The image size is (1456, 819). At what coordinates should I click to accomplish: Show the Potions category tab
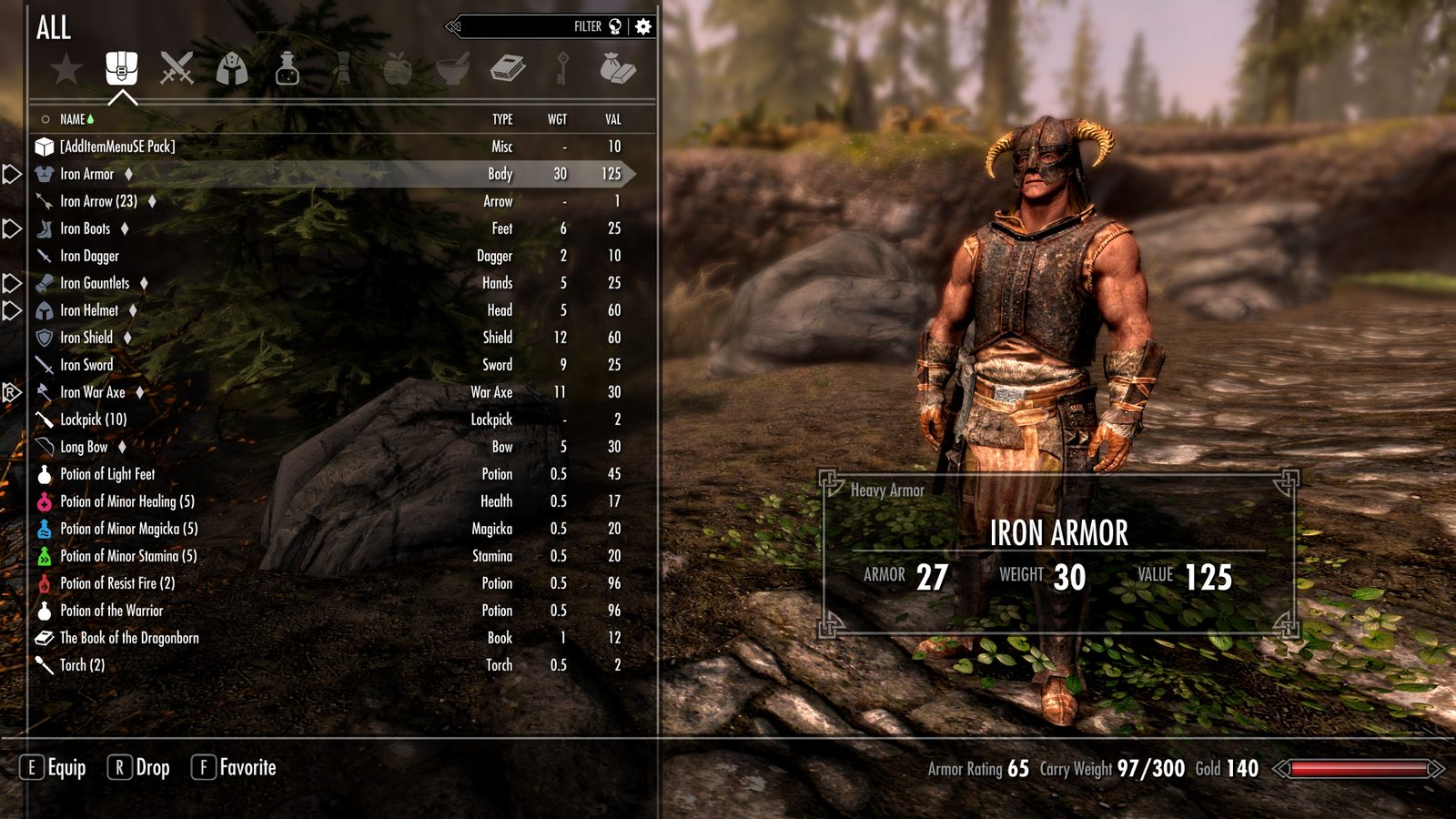coord(287,68)
